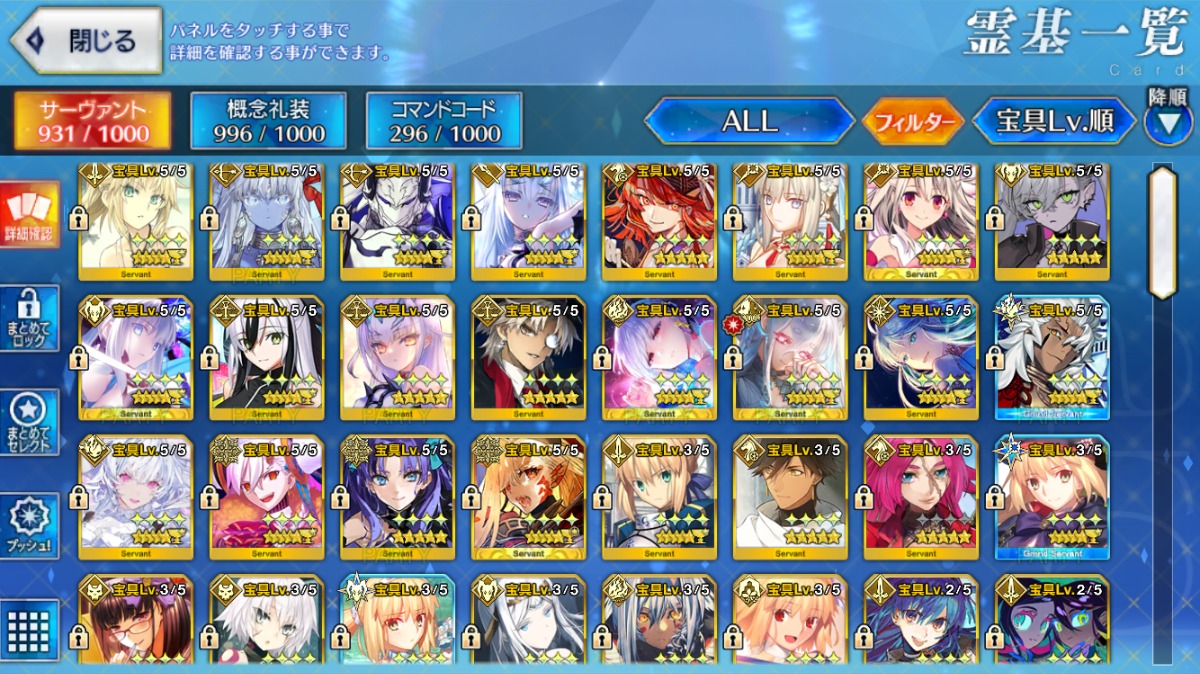This screenshot has width=1200, height=674.
Task: Change the ALL class selector
Action: 749,122
